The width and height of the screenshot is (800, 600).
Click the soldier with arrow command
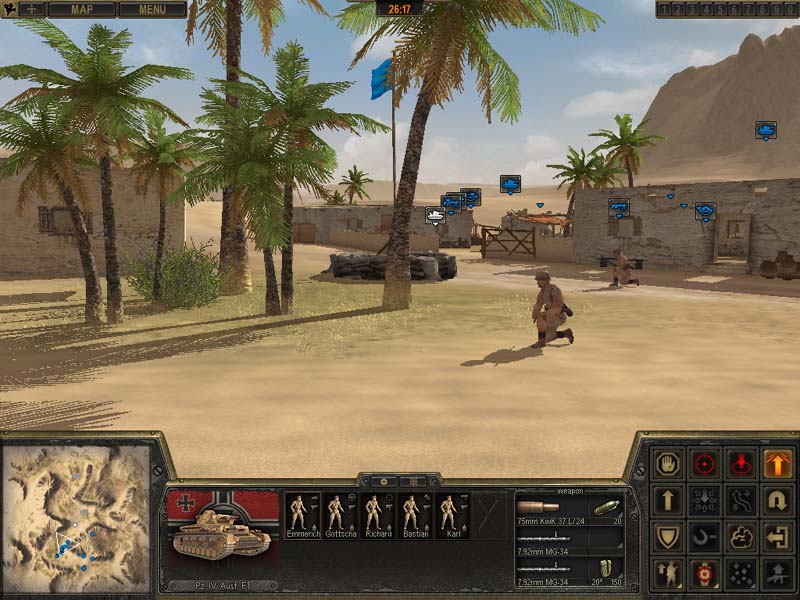pos(667,573)
